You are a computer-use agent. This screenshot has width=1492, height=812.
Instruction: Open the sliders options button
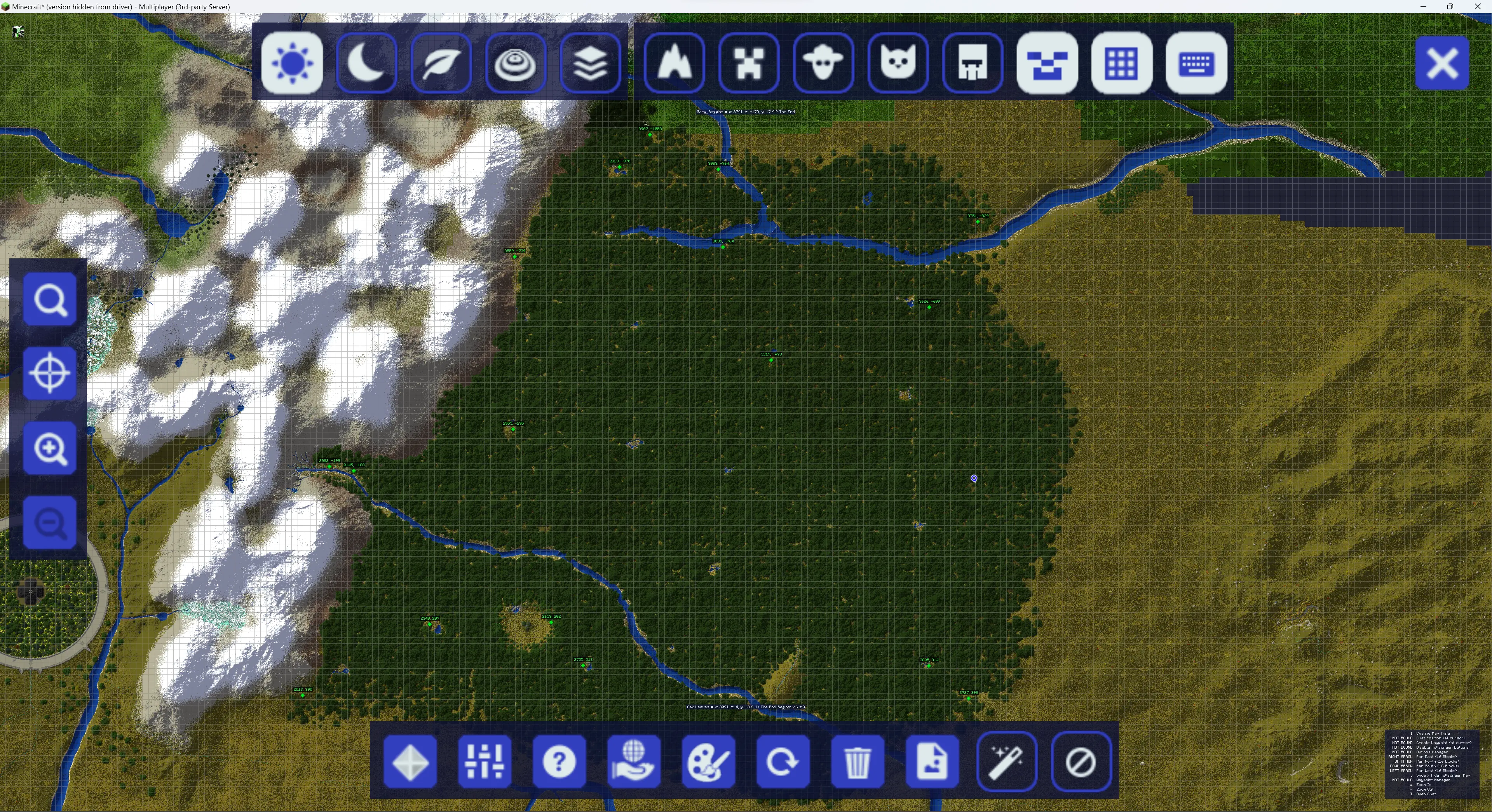point(484,761)
